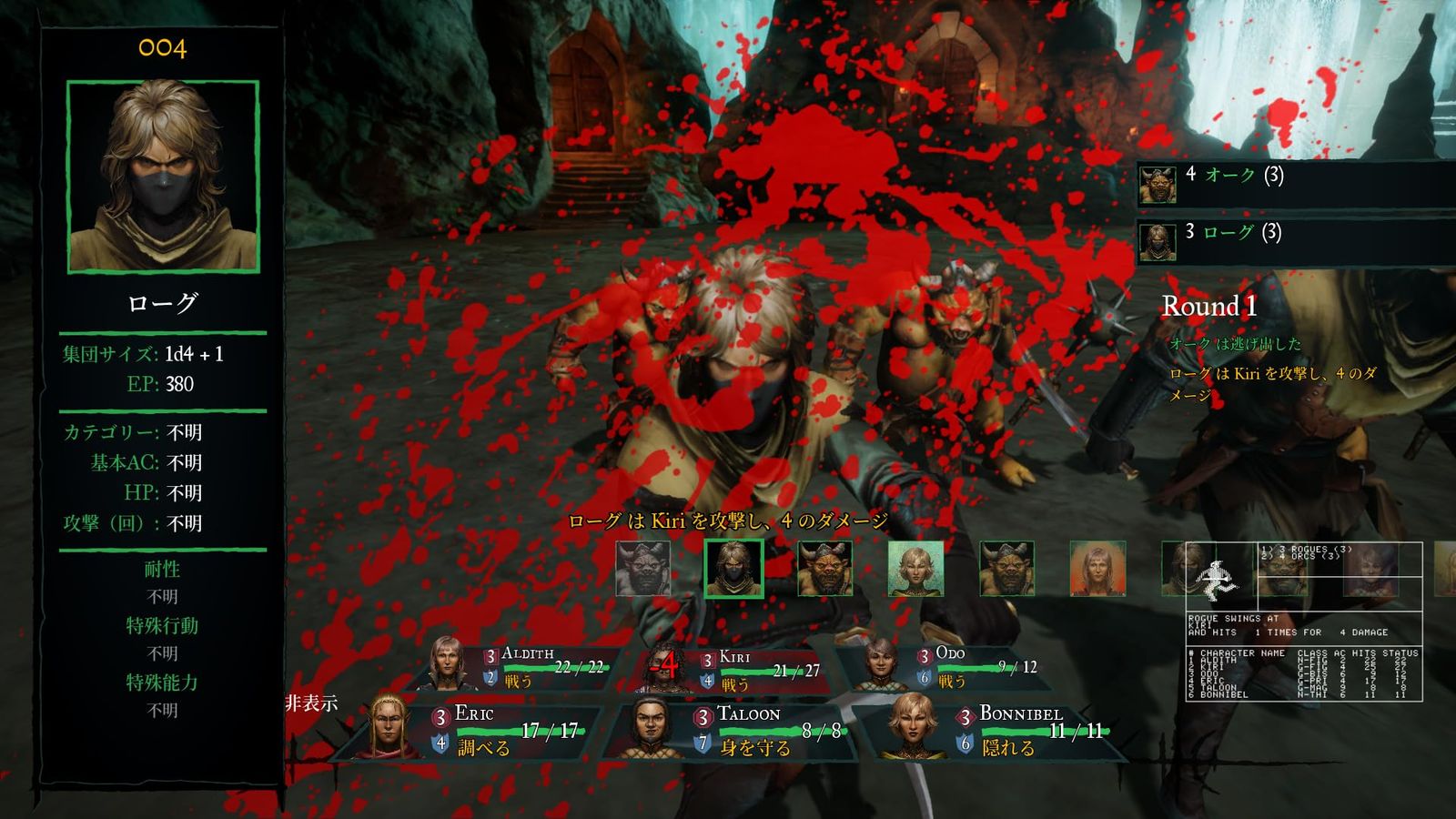Open Eric's party member panel
Viewport: 1456px width, 819px height.
click(482, 730)
